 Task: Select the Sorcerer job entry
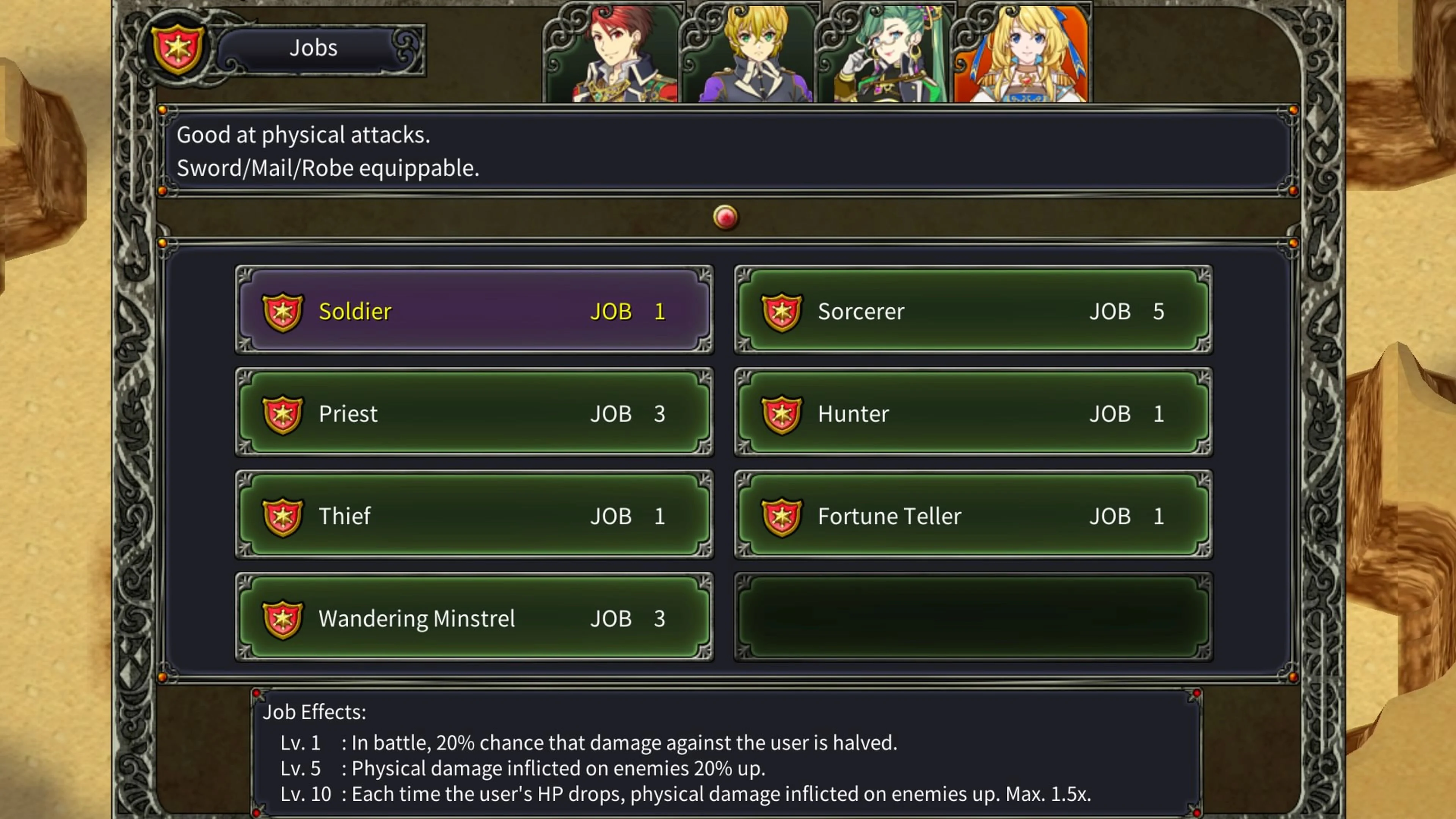coord(972,311)
